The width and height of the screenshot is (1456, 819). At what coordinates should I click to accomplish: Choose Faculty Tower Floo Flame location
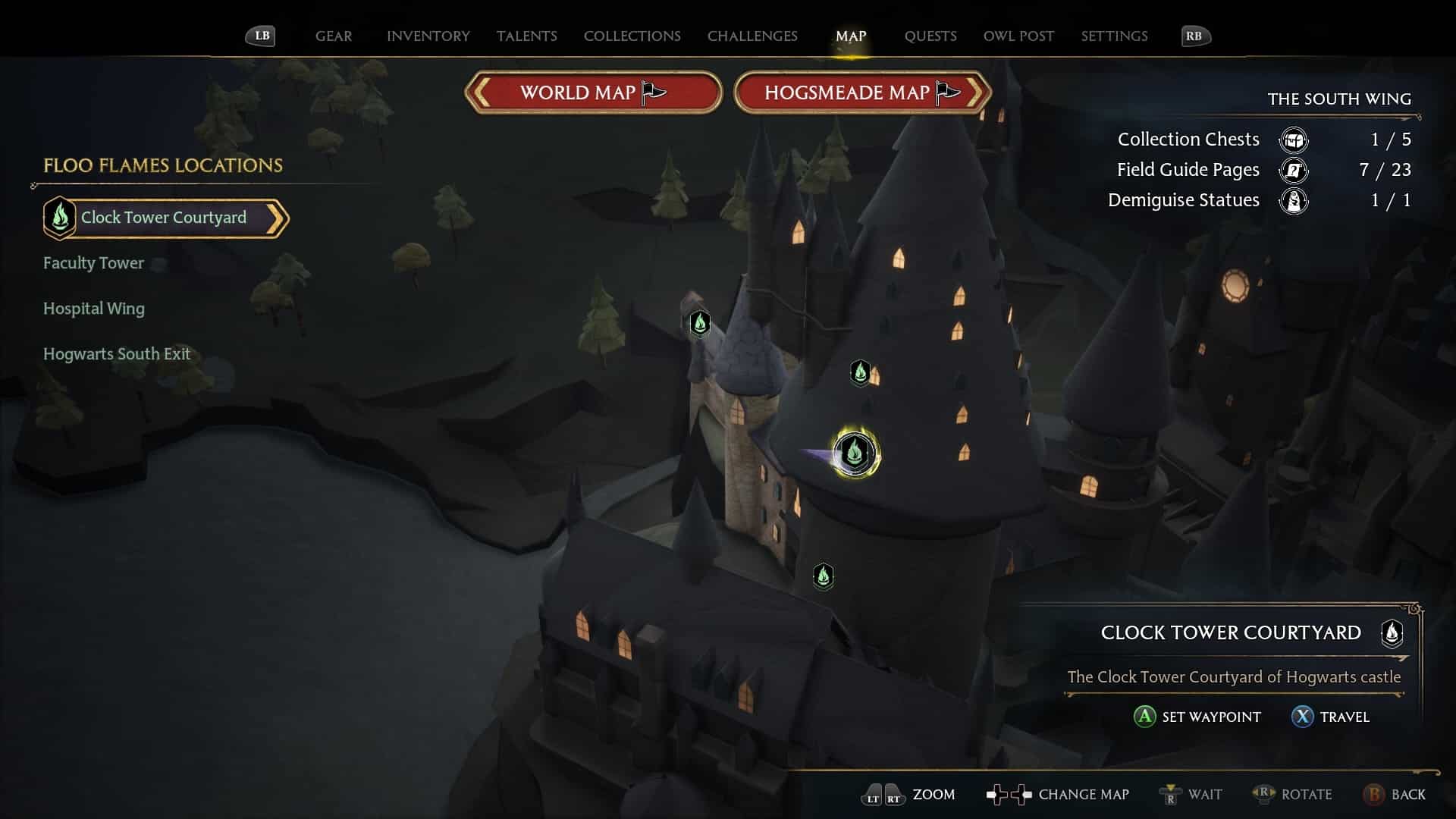[93, 263]
